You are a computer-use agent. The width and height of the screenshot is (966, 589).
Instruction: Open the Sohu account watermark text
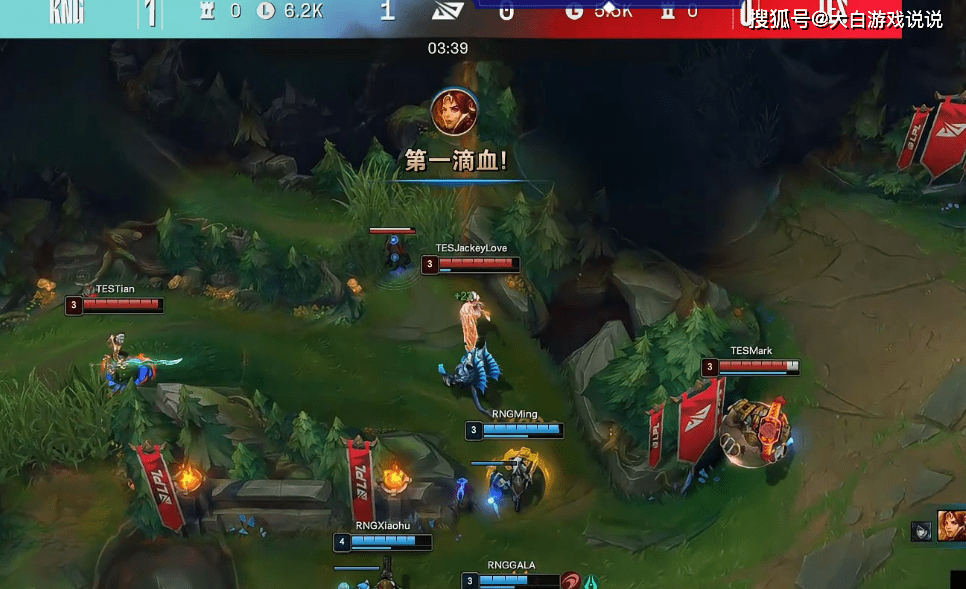pyautogui.click(x=846, y=19)
